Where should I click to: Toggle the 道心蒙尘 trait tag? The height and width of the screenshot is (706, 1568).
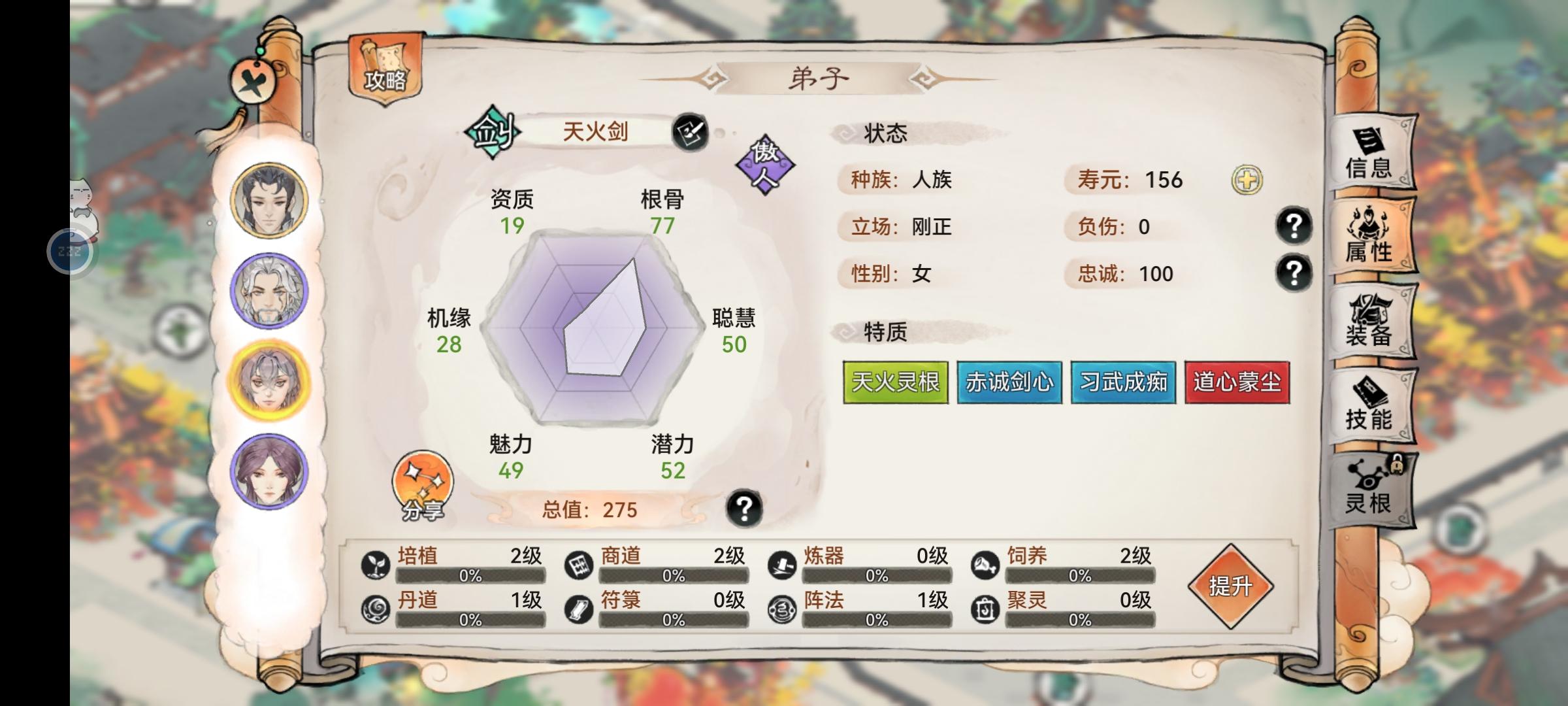pos(1237,384)
